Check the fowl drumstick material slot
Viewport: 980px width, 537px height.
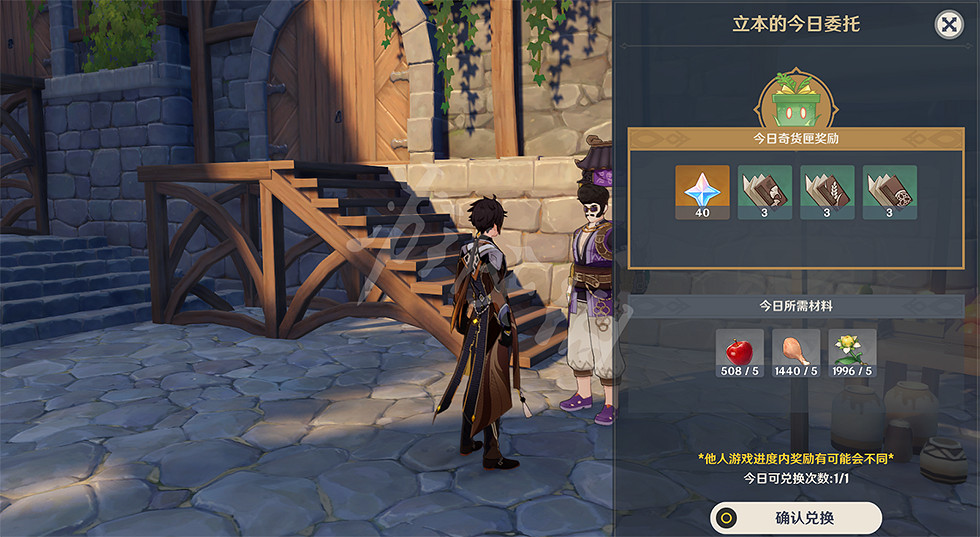pyautogui.click(x=796, y=353)
